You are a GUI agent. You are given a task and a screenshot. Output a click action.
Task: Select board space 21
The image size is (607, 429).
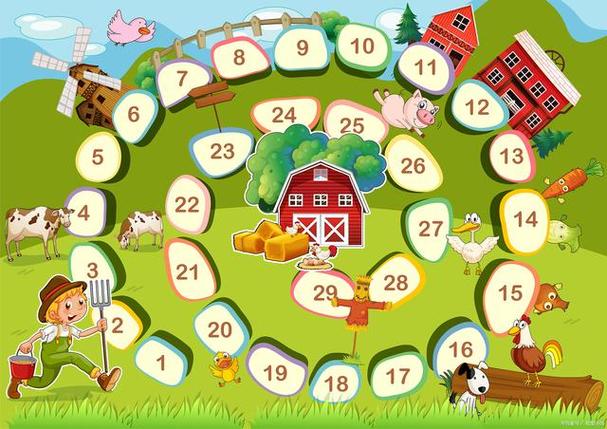[188, 271]
